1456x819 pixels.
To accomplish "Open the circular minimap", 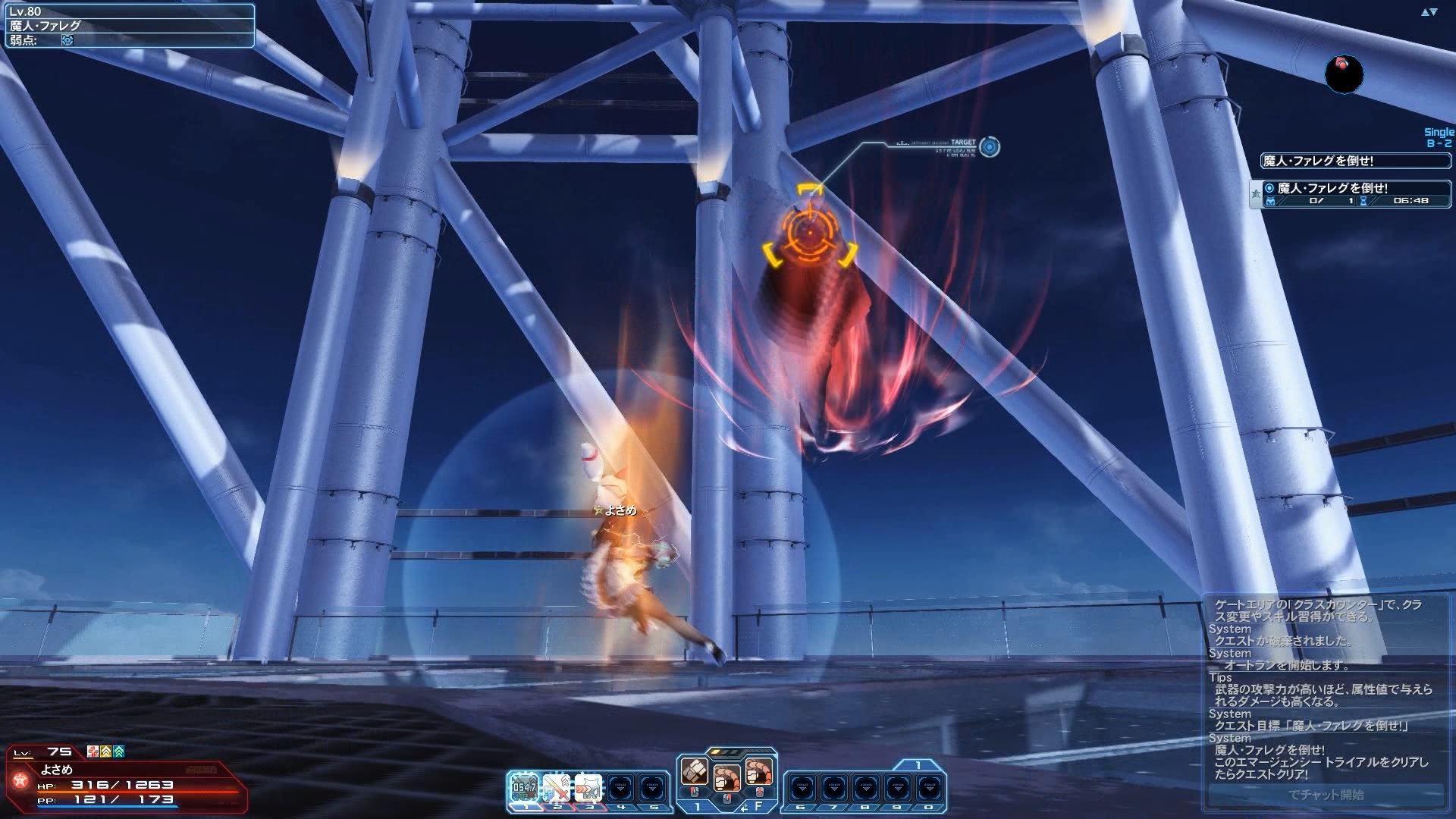I will [x=1343, y=74].
